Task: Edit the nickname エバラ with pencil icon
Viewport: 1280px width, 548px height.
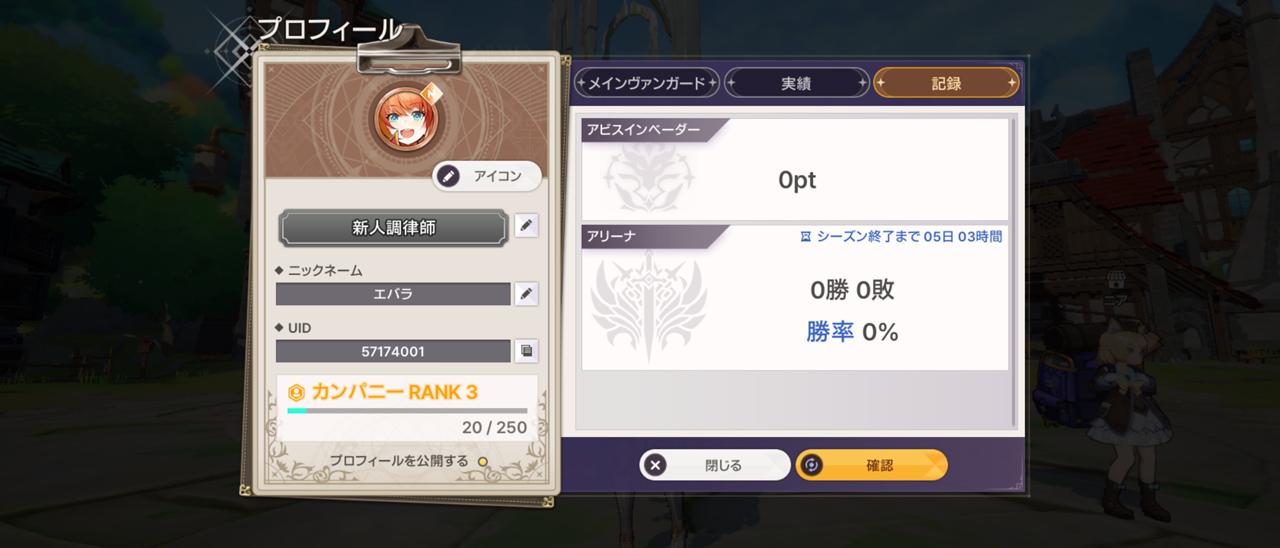Action: [x=526, y=294]
